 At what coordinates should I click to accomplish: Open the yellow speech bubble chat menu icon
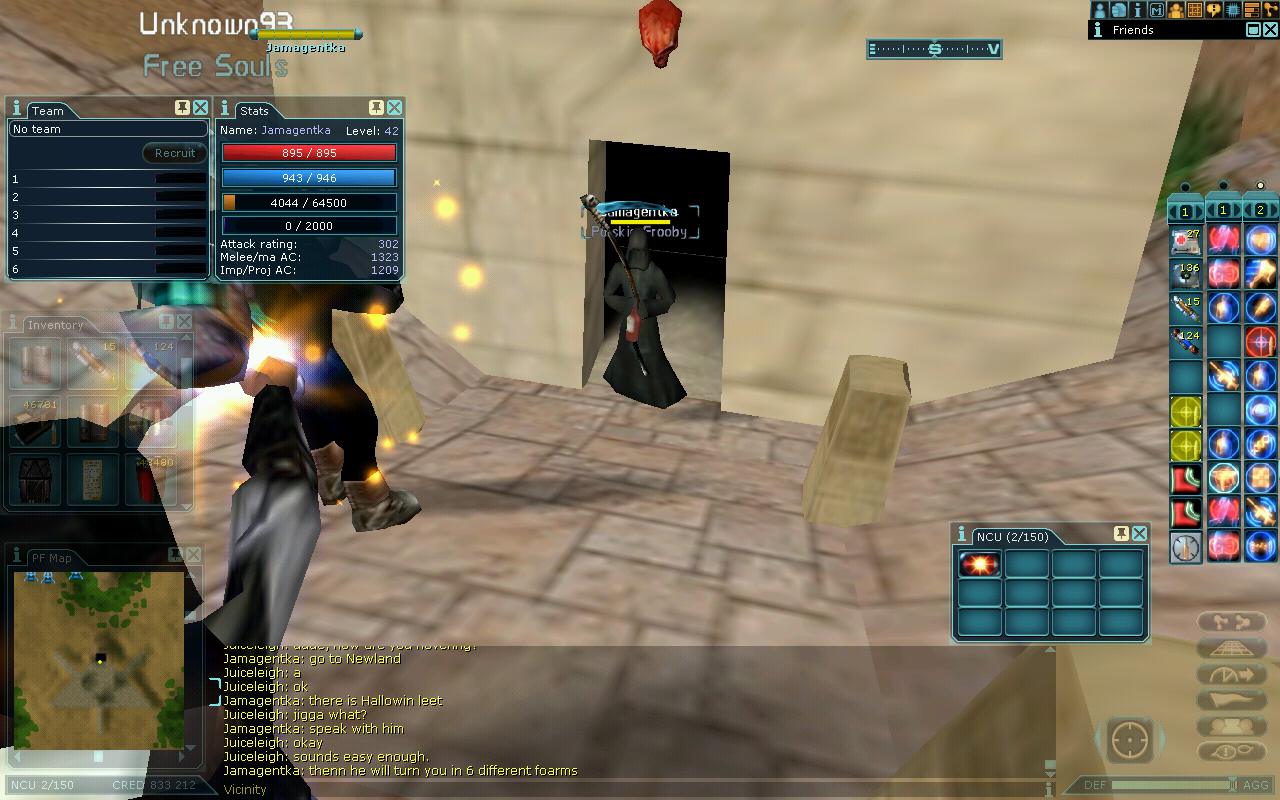coord(1213,10)
